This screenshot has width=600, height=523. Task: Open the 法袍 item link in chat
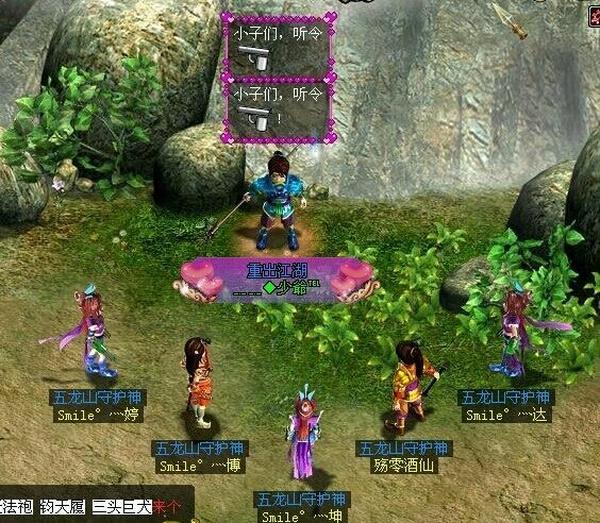pyautogui.click(x=15, y=507)
